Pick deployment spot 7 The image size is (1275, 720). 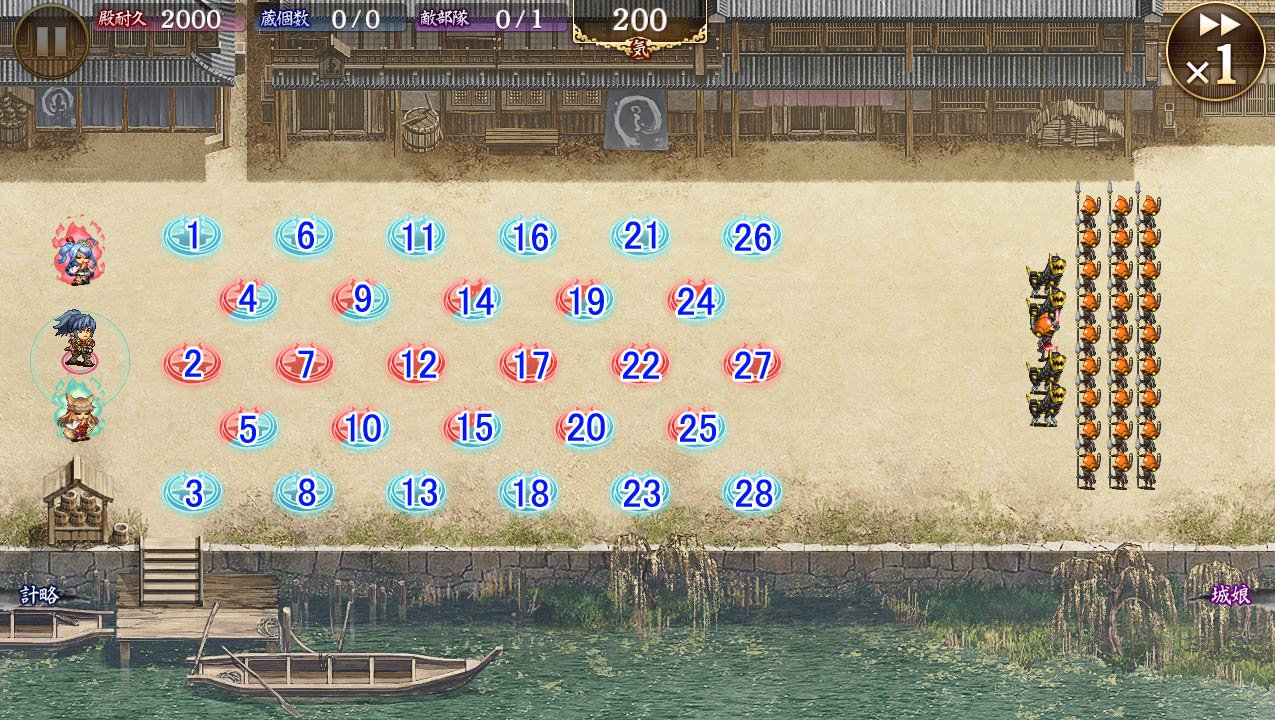pos(305,364)
